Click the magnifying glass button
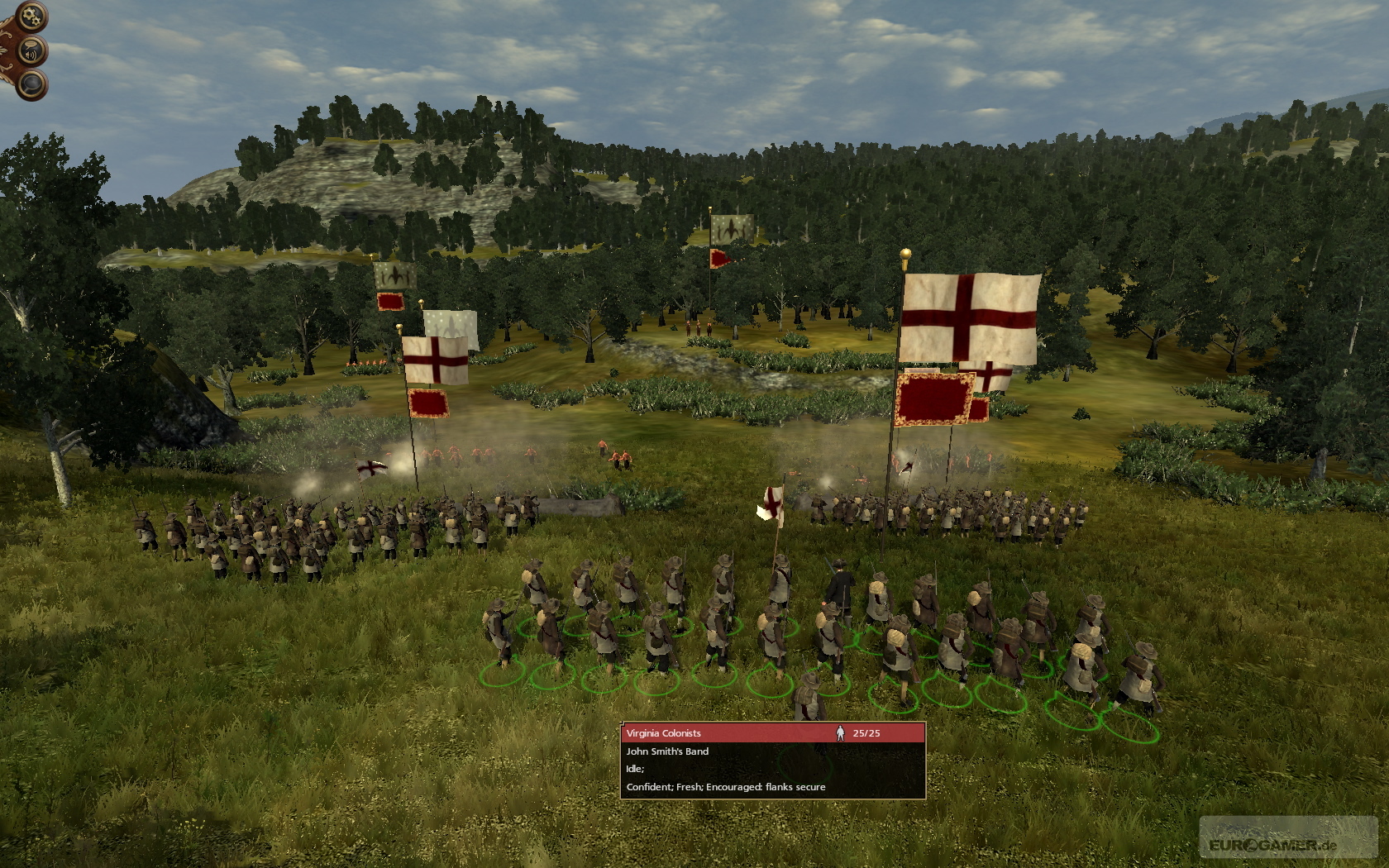The width and height of the screenshot is (1389, 868). (31, 83)
